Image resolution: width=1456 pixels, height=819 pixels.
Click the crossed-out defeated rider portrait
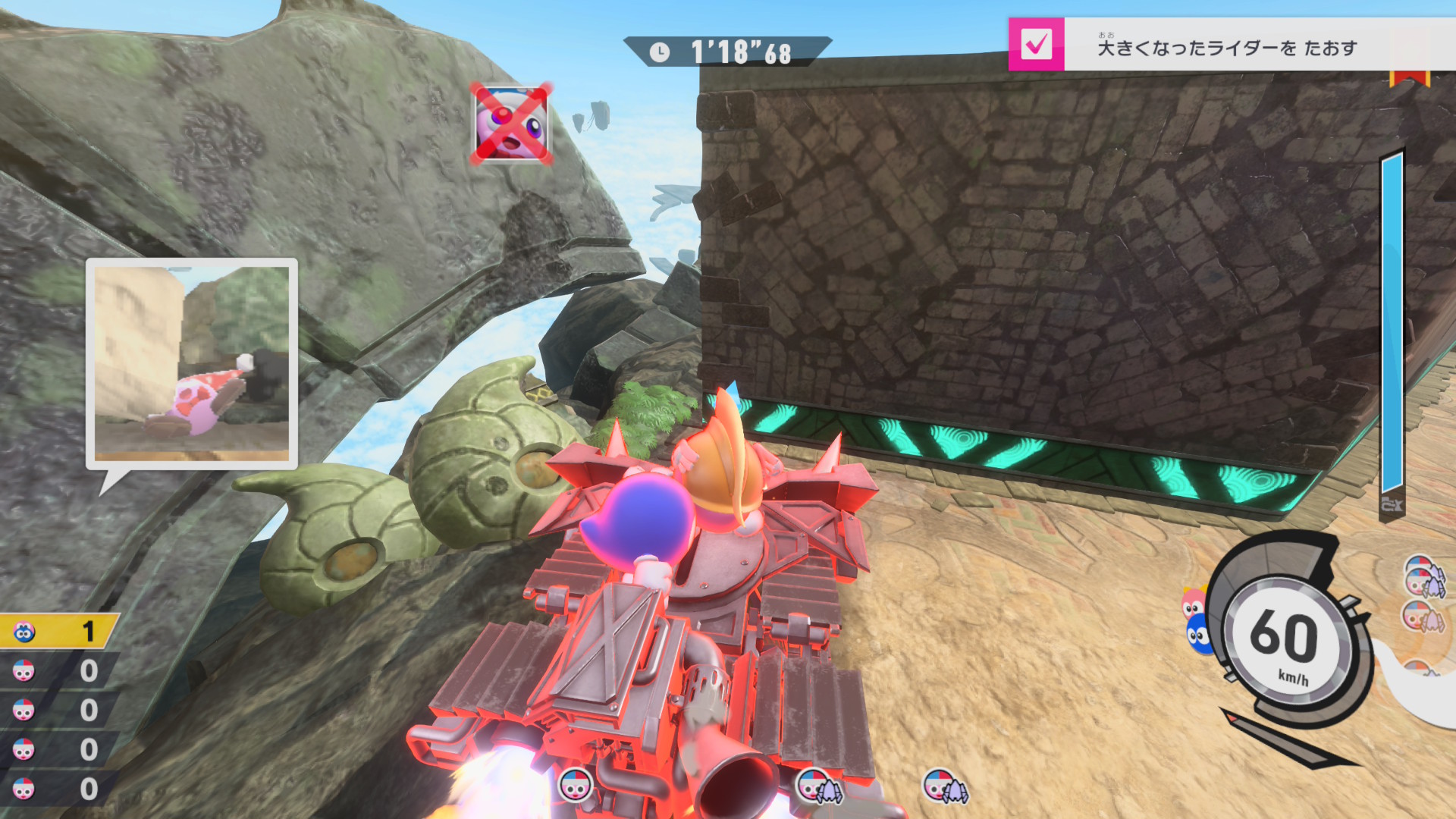[511, 124]
